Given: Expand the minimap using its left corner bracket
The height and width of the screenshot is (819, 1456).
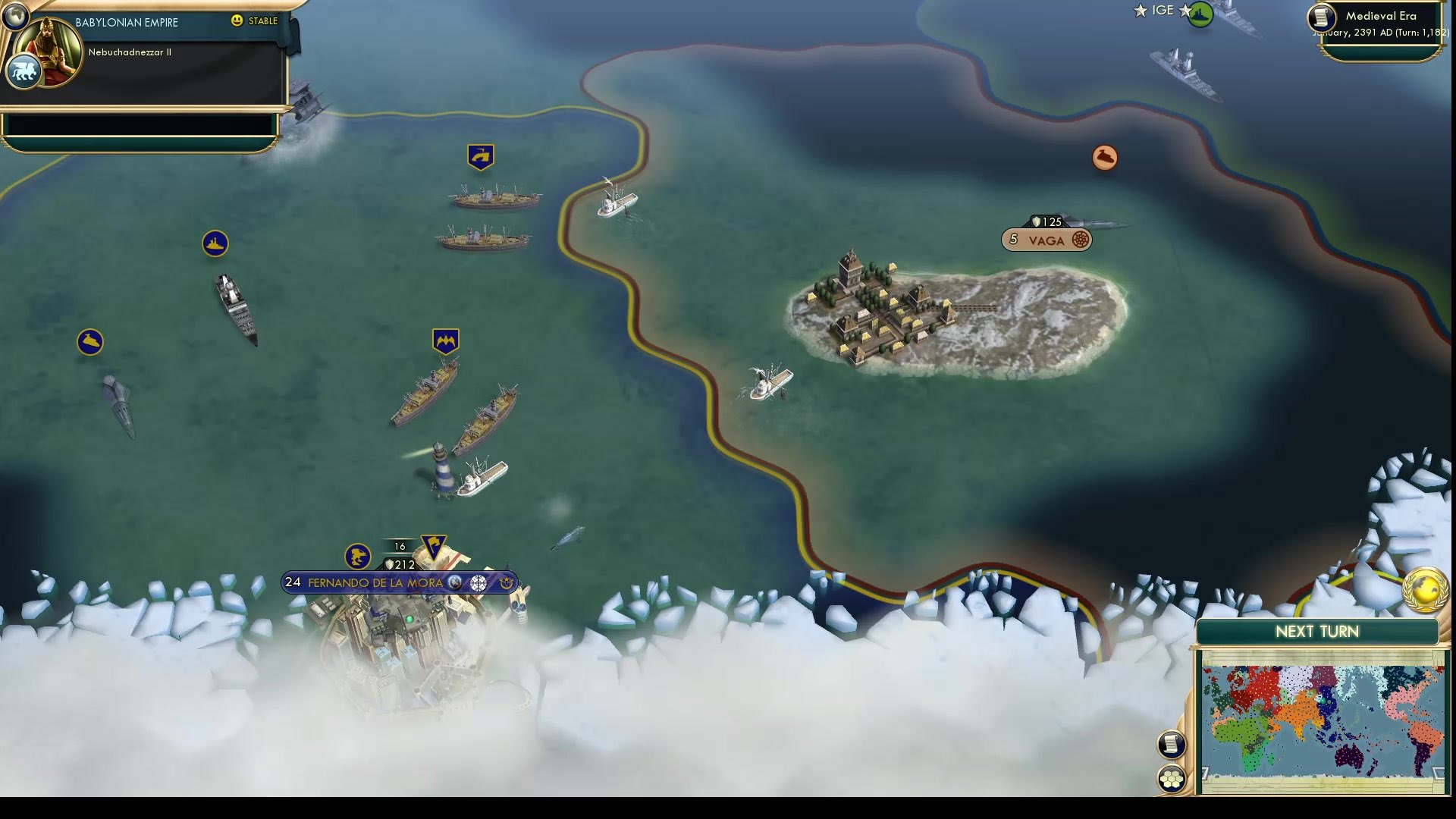Looking at the screenshot, I should (x=1207, y=773).
